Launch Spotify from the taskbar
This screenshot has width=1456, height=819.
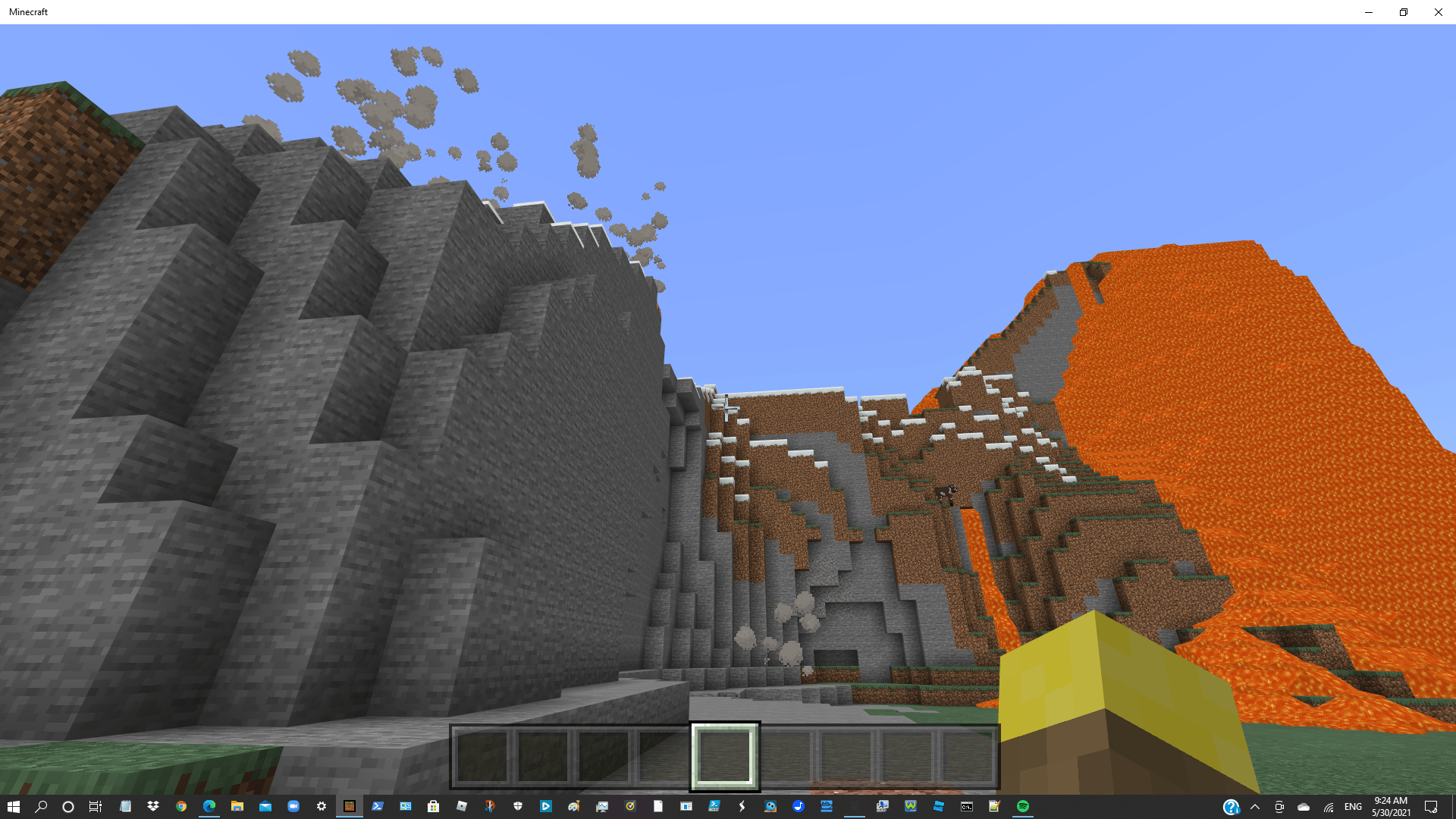pos(1025,806)
